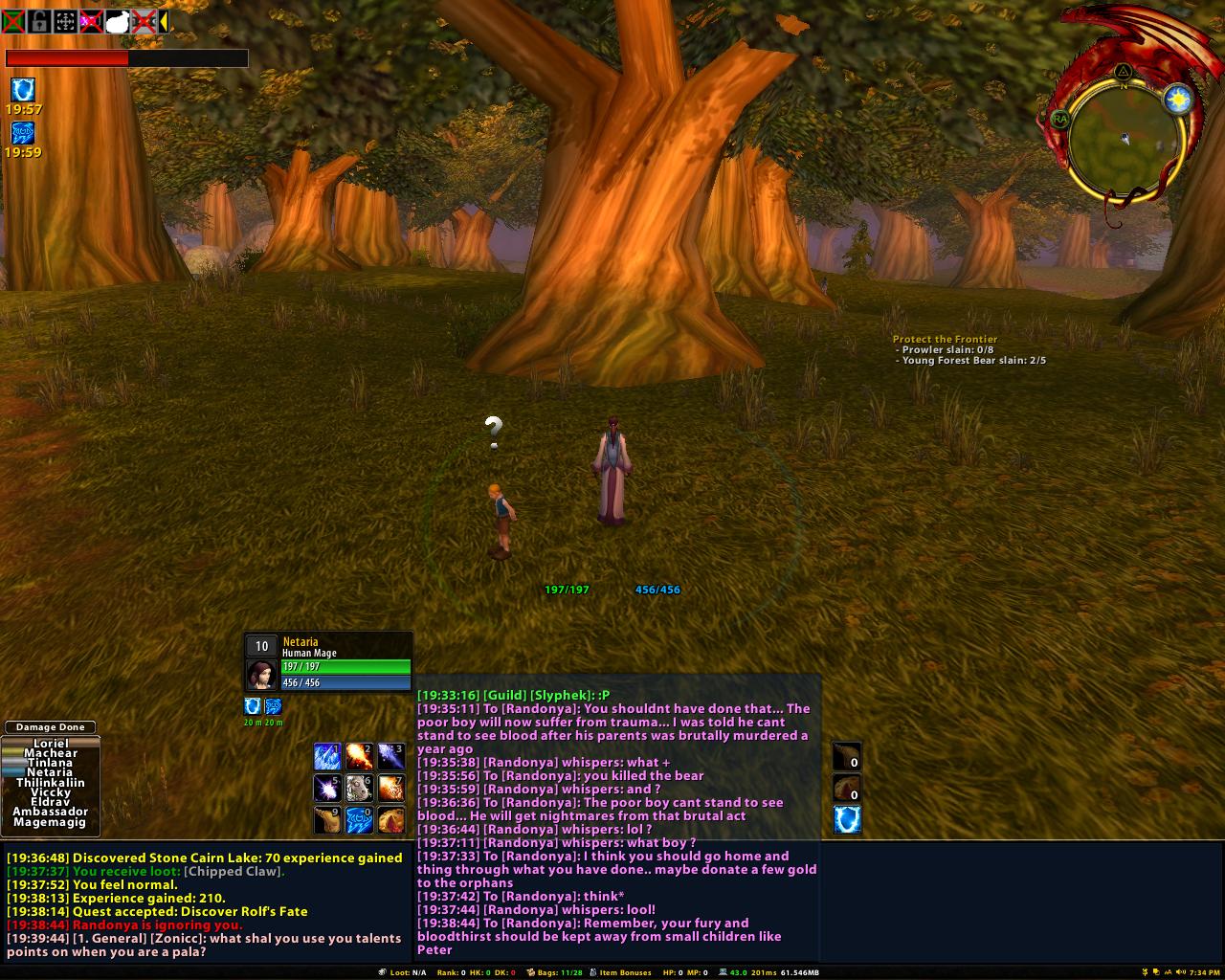The width and height of the screenshot is (1225, 980).
Task: Toggle the minimap tracking triangle button
Action: coord(1124,72)
